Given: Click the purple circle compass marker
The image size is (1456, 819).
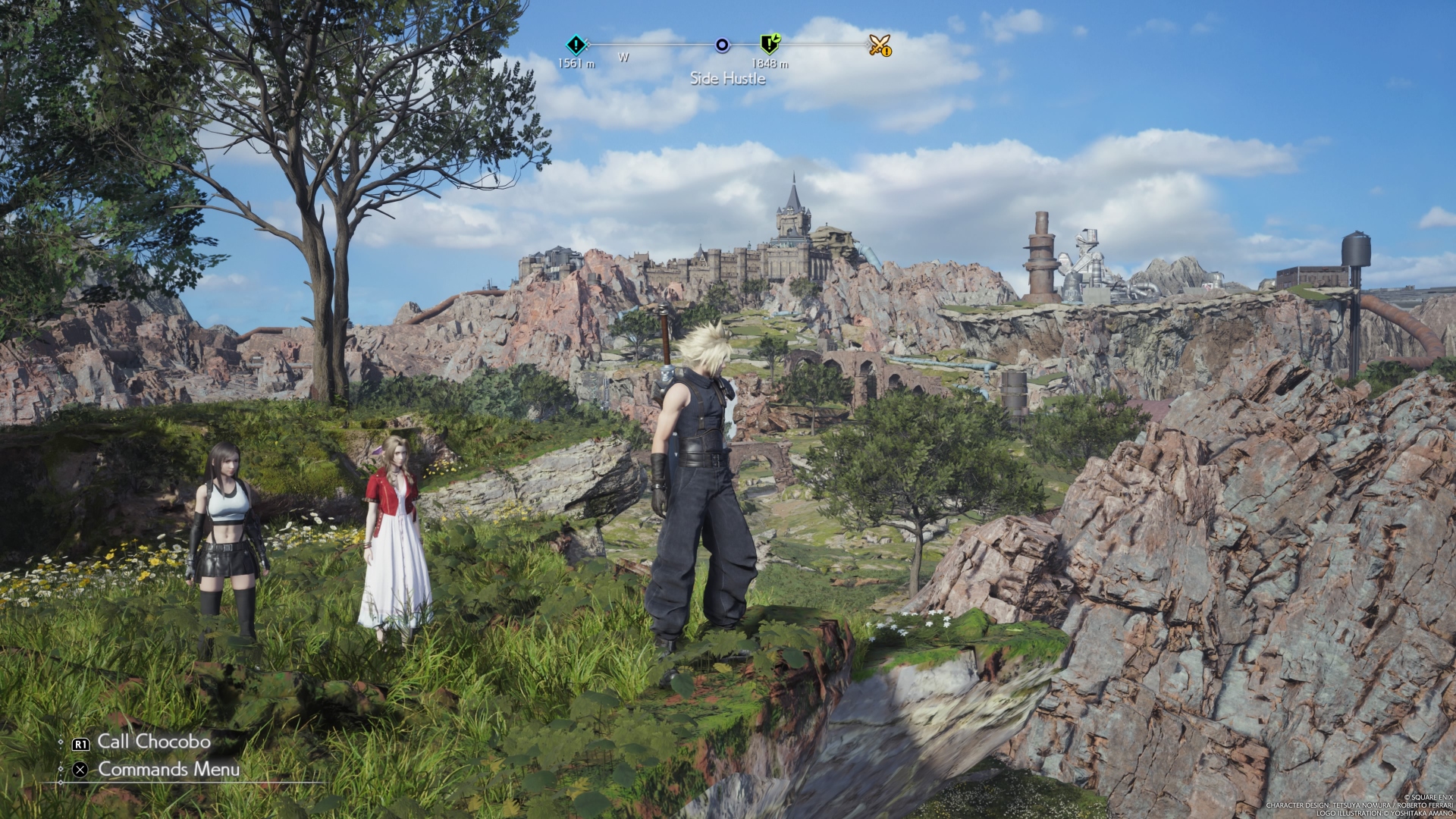Looking at the screenshot, I should coord(722,45).
